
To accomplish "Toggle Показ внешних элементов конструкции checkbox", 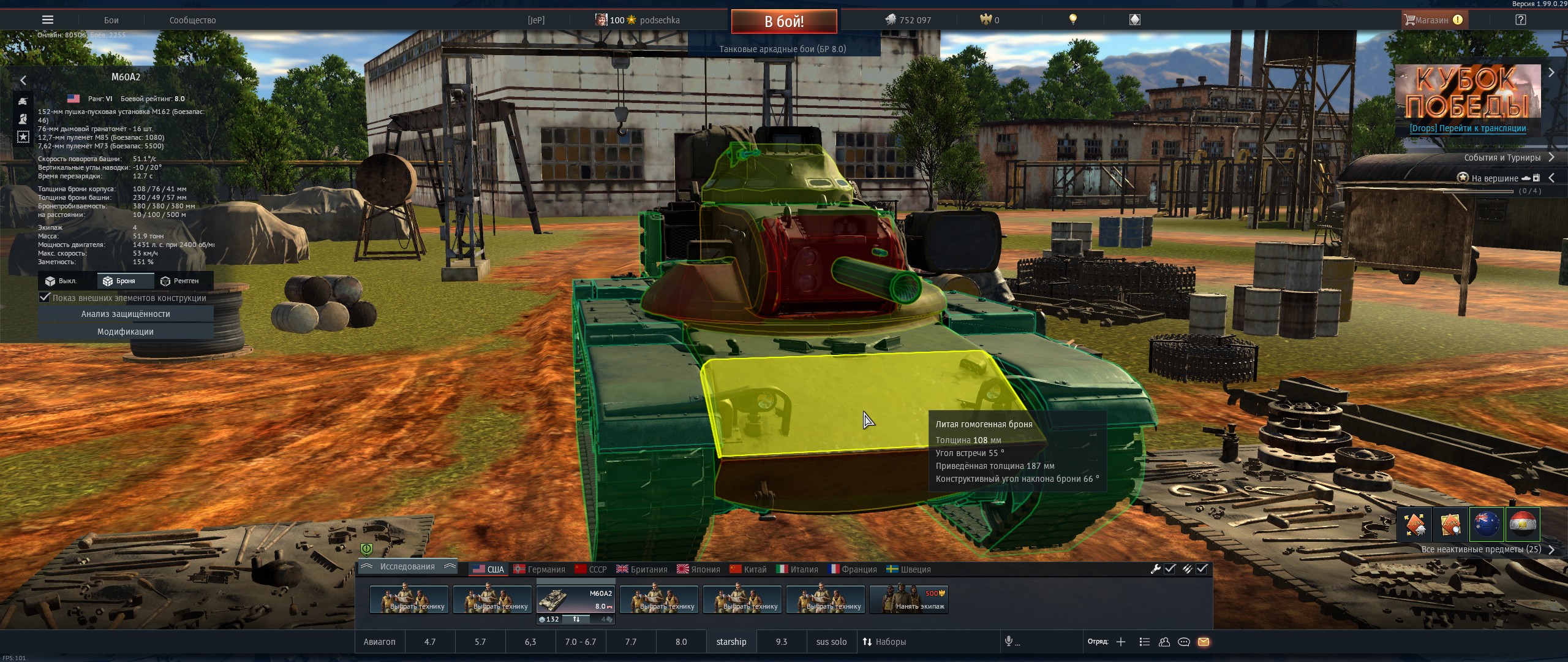I will click(45, 298).
